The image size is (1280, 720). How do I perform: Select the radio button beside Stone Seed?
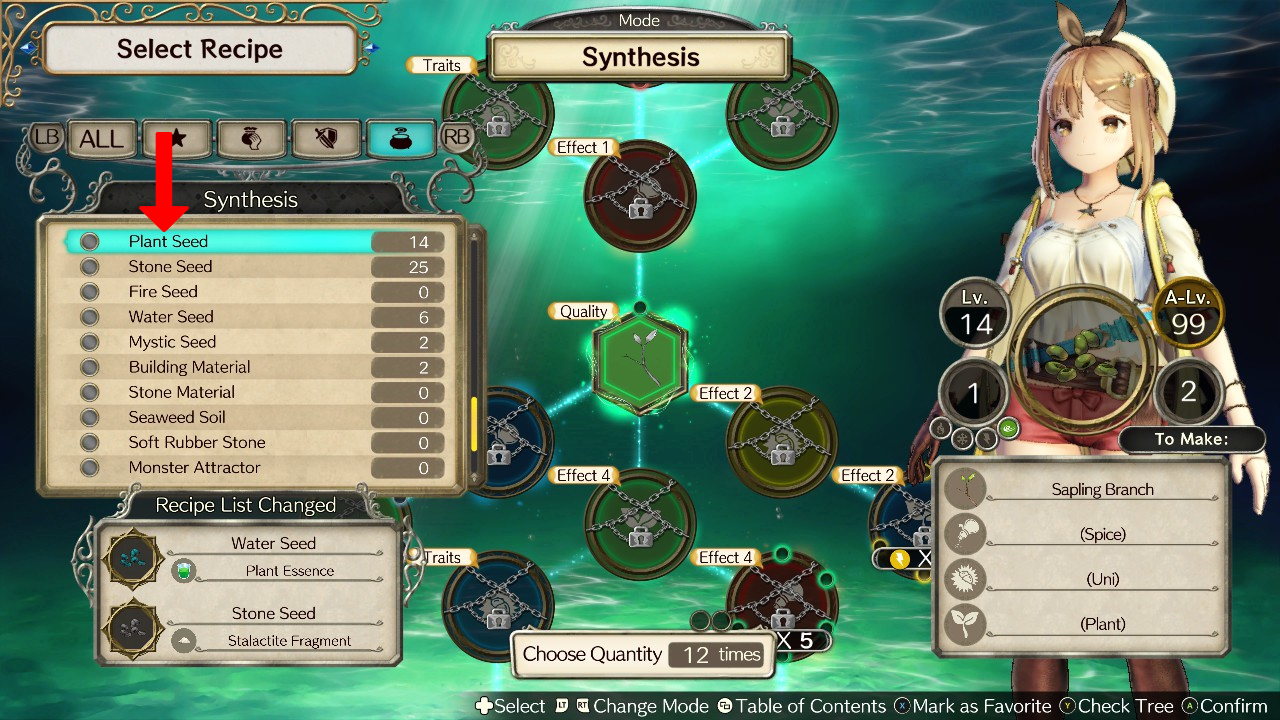(88, 266)
